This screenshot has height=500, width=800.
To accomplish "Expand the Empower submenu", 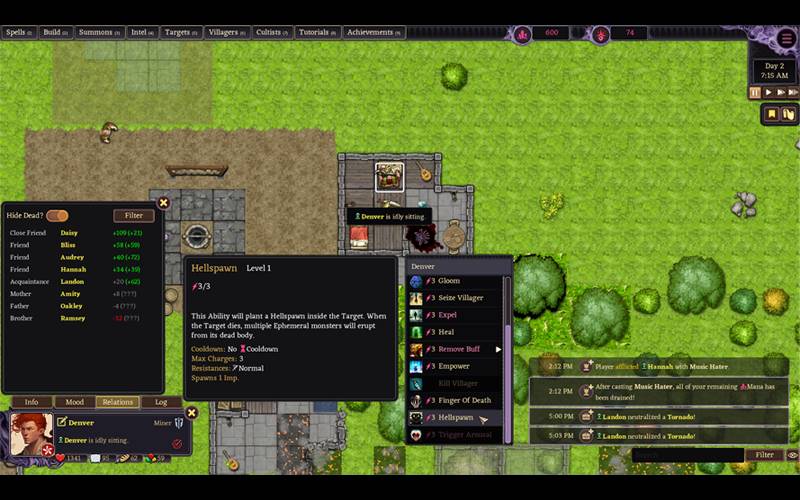I will click(498, 349).
